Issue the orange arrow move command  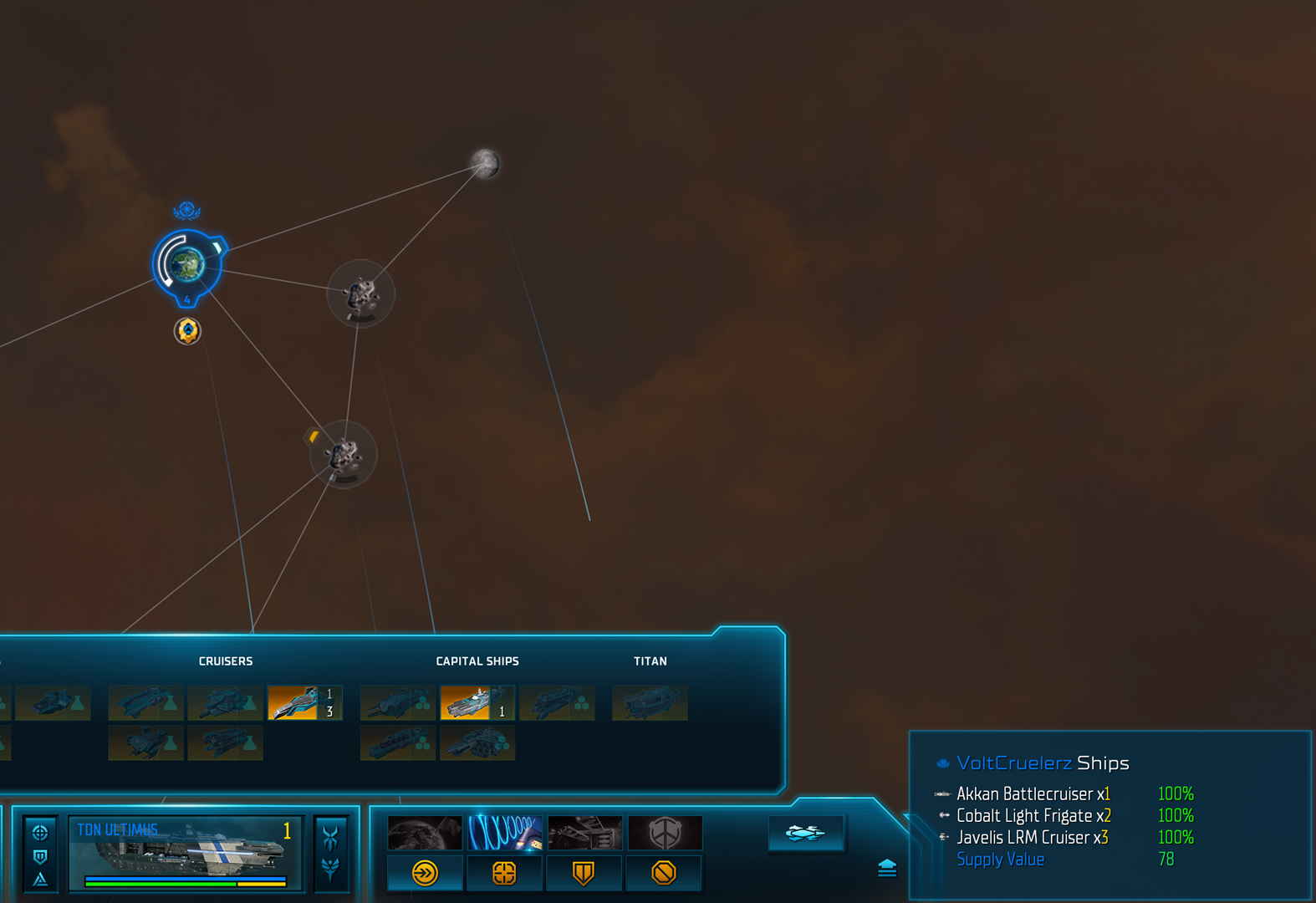tap(425, 874)
